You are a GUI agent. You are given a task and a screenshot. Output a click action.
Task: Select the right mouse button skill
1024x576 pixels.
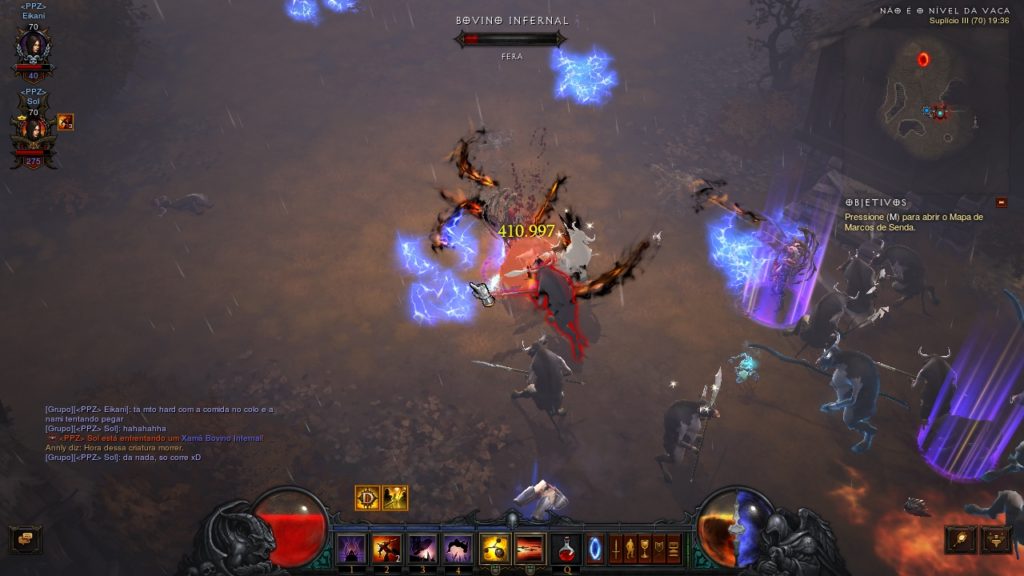coord(529,548)
